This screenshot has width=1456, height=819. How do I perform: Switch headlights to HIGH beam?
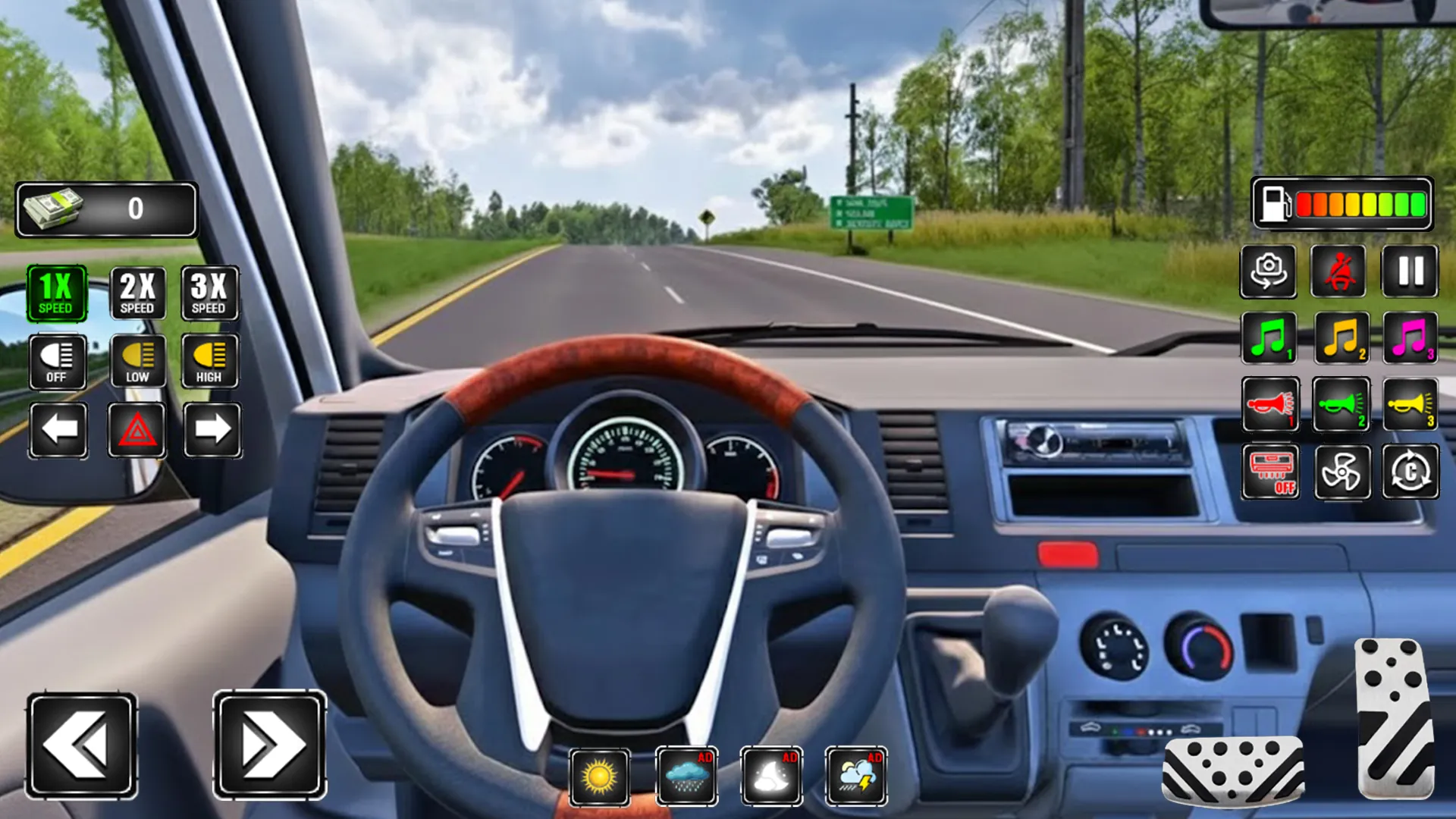(209, 362)
